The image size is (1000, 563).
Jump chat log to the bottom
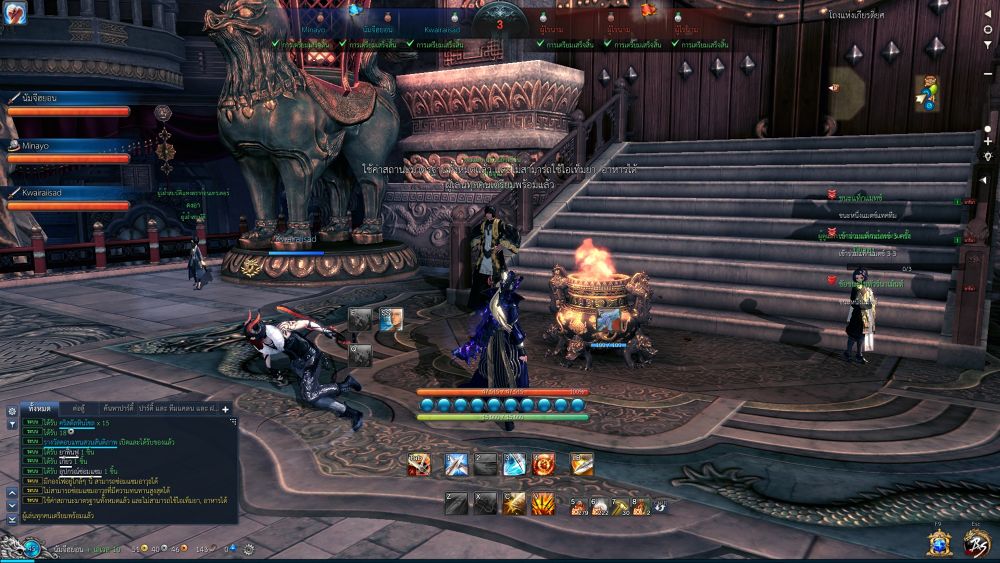coord(11,519)
